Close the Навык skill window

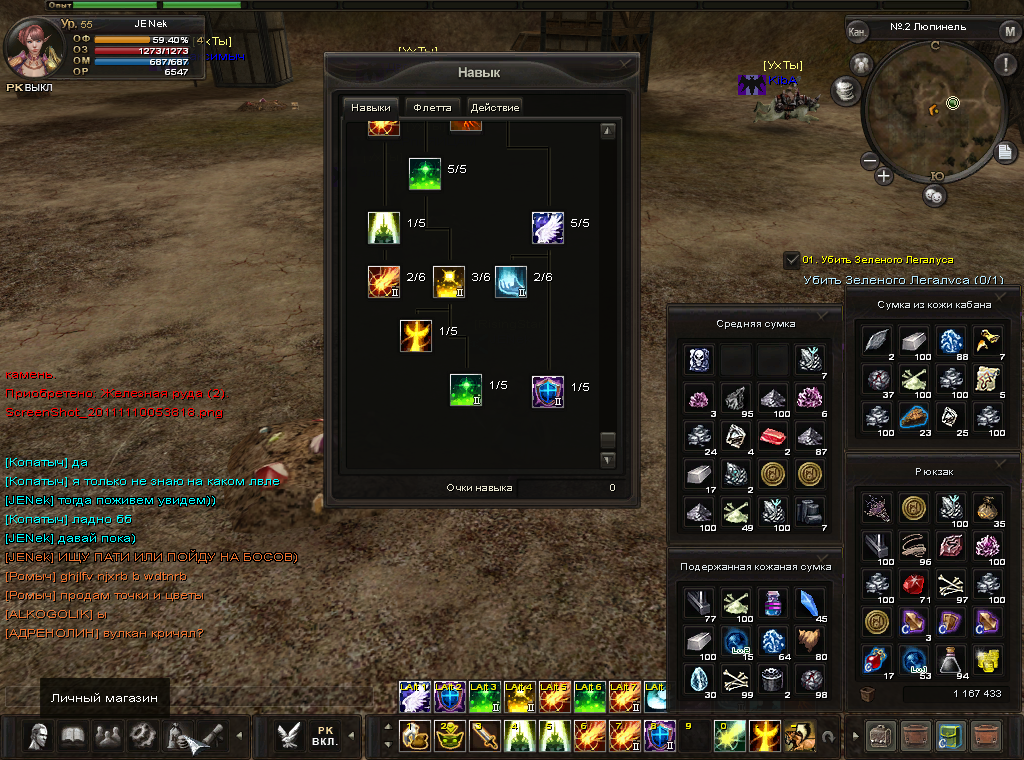coord(626,63)
